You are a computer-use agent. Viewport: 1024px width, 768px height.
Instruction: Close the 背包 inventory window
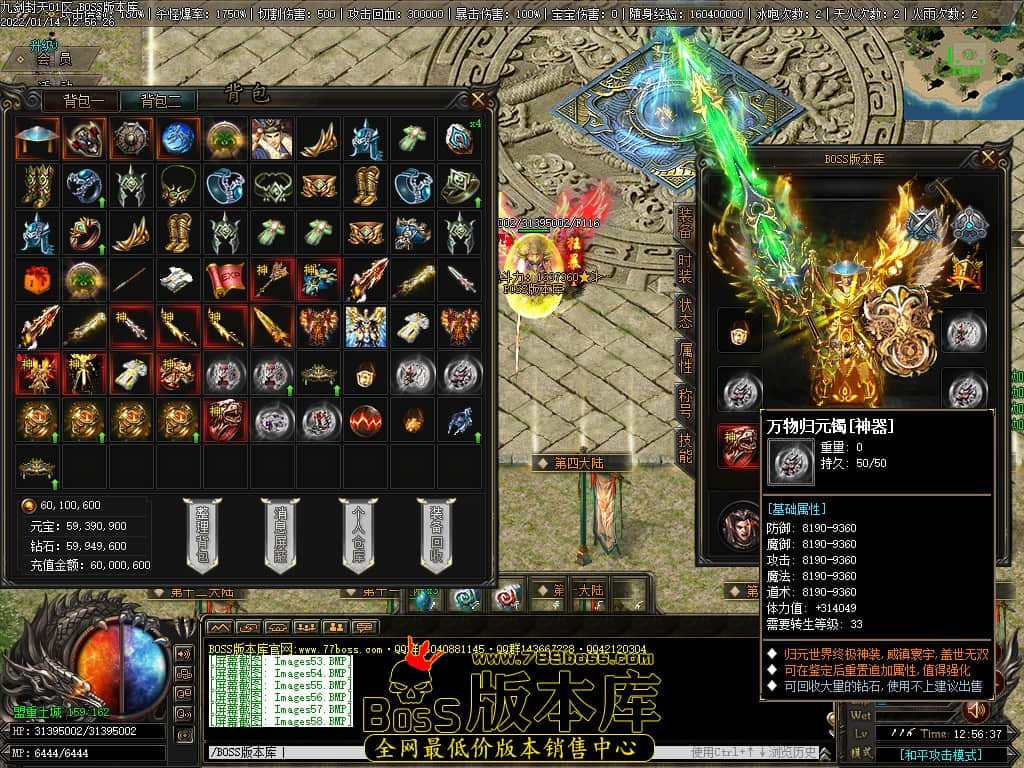coord(479,99)
